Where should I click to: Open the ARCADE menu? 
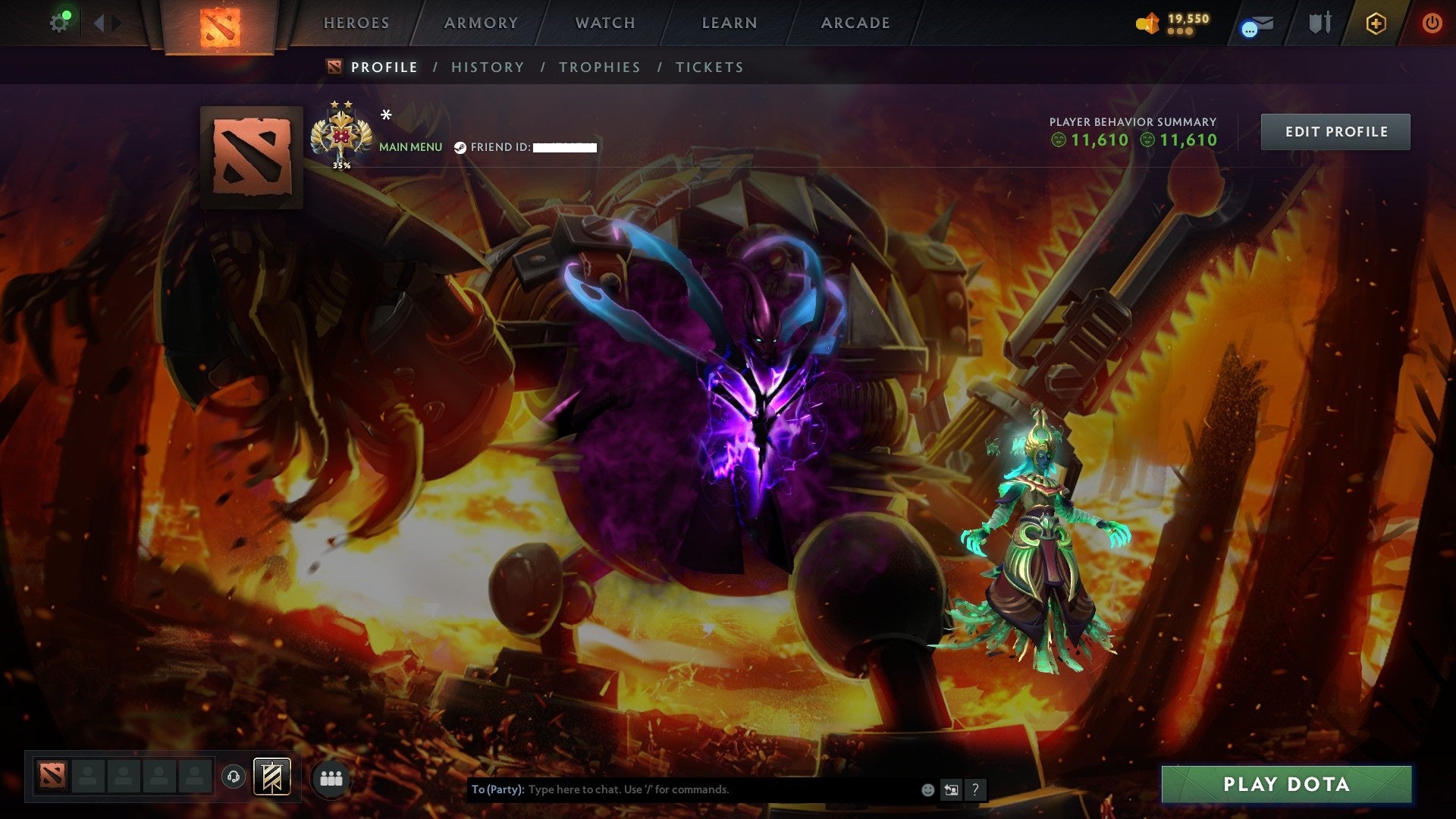pos(855,23)
